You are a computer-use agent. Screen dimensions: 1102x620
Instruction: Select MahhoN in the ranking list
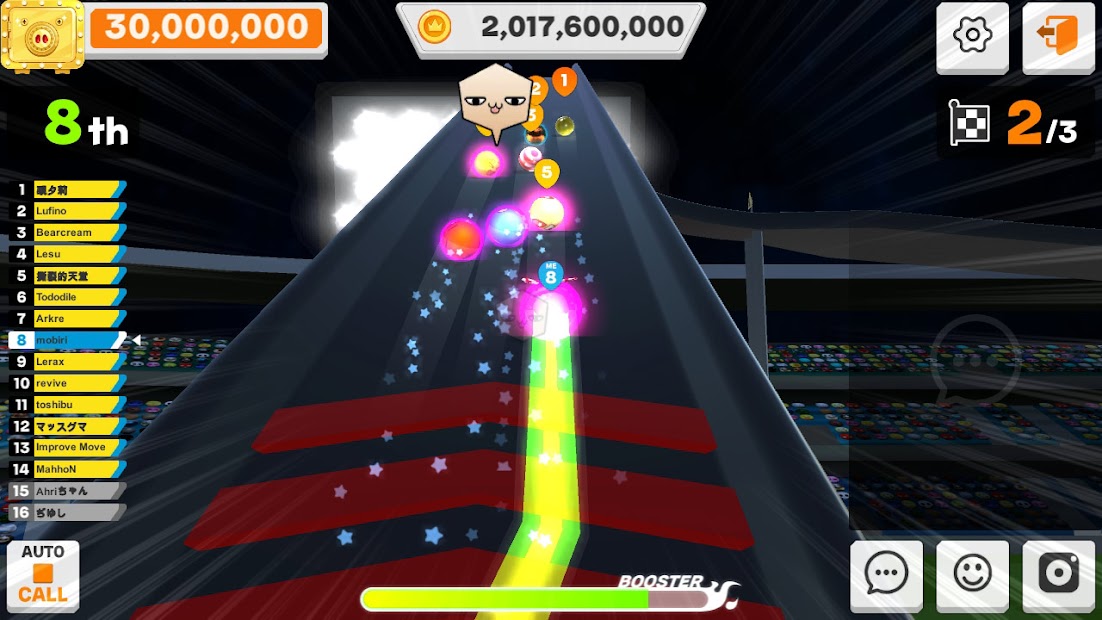click(x=68, y=469)
